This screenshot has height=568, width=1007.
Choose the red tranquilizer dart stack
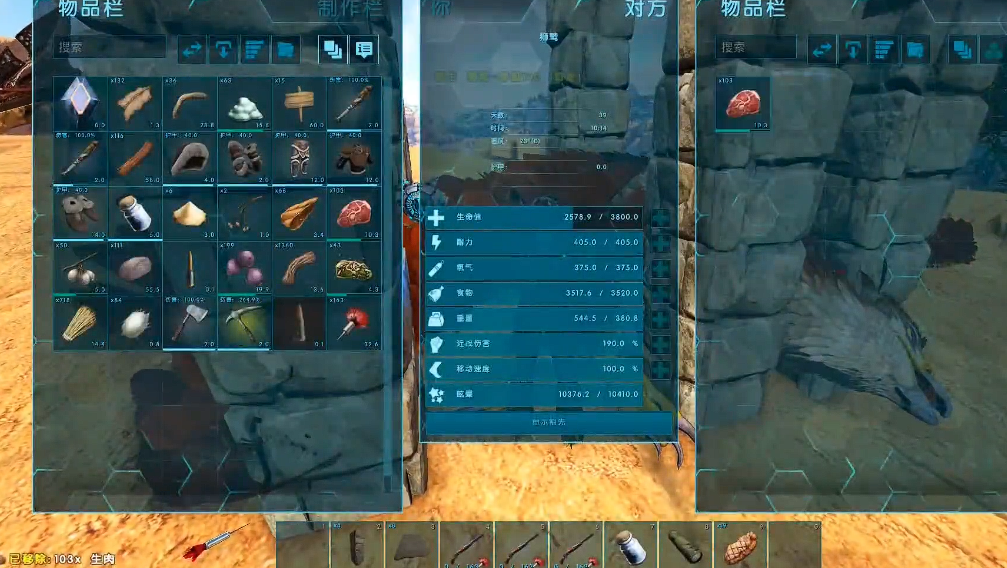[353, 323]
